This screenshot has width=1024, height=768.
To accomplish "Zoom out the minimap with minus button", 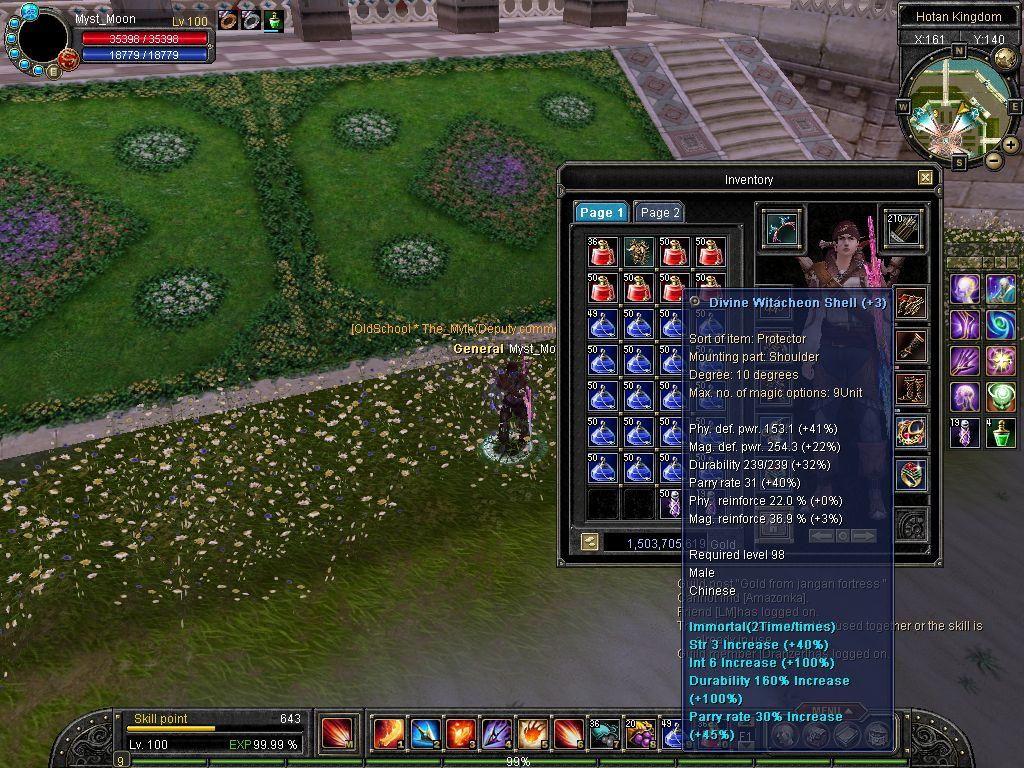I will (x=993, y=160).
